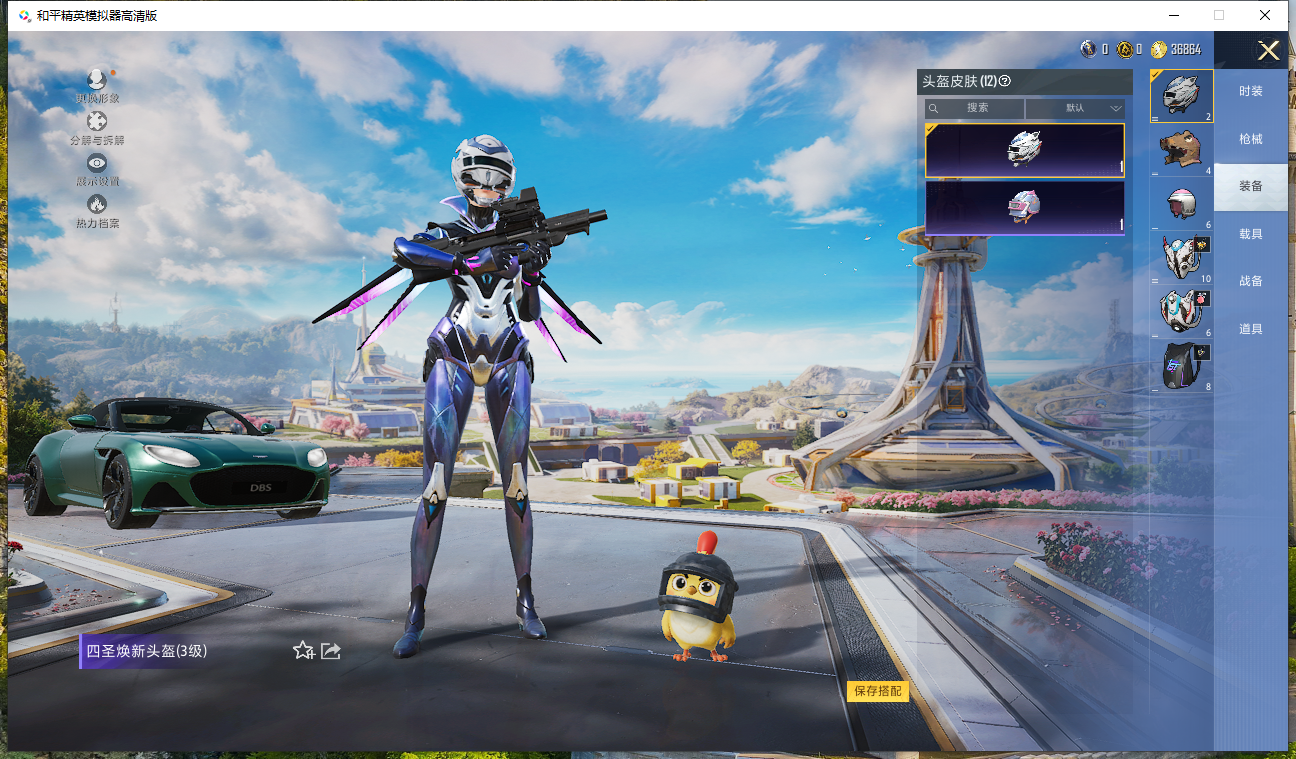Viewport: 1296px width, 759px height.
Task: Open the 战备 combat gear tab
Action: (1250, 281)
